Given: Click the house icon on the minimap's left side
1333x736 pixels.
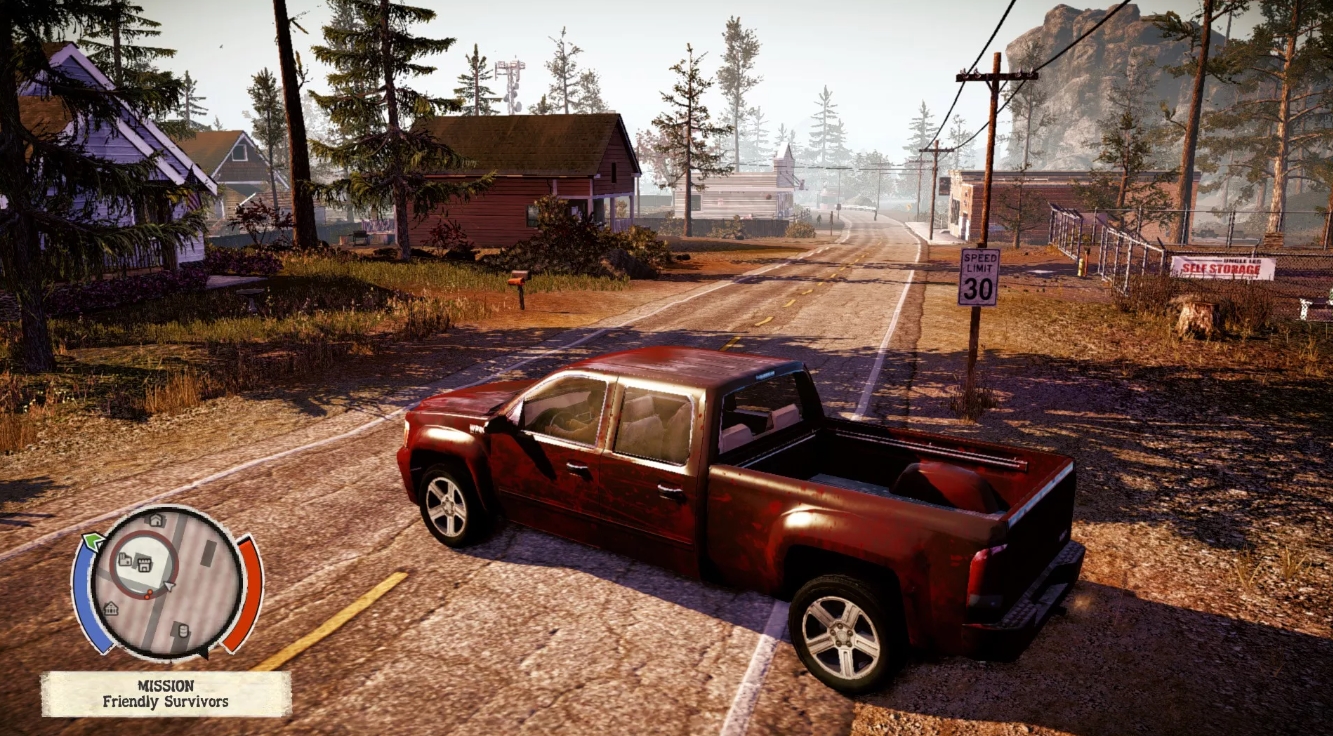Looking at the screenshot, I should tap(112, 609).
